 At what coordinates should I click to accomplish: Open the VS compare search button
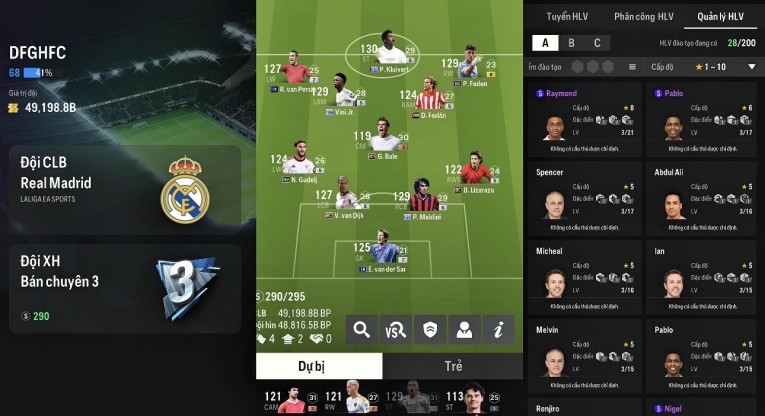click(395, 329)
